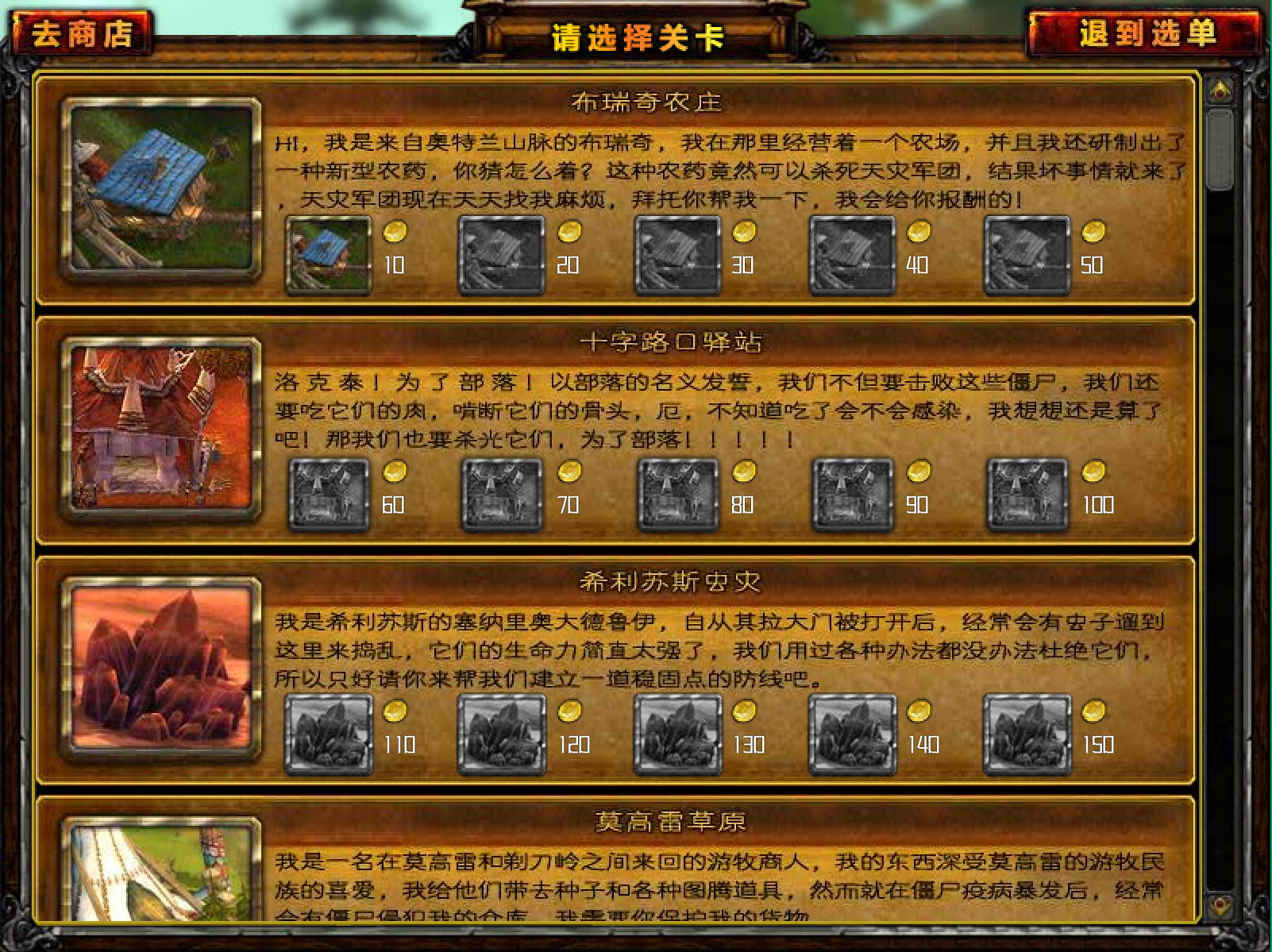The image size is (1272, 952).
Task: Click the gold coin above the 20-coin stage
Action: [569, 230]
